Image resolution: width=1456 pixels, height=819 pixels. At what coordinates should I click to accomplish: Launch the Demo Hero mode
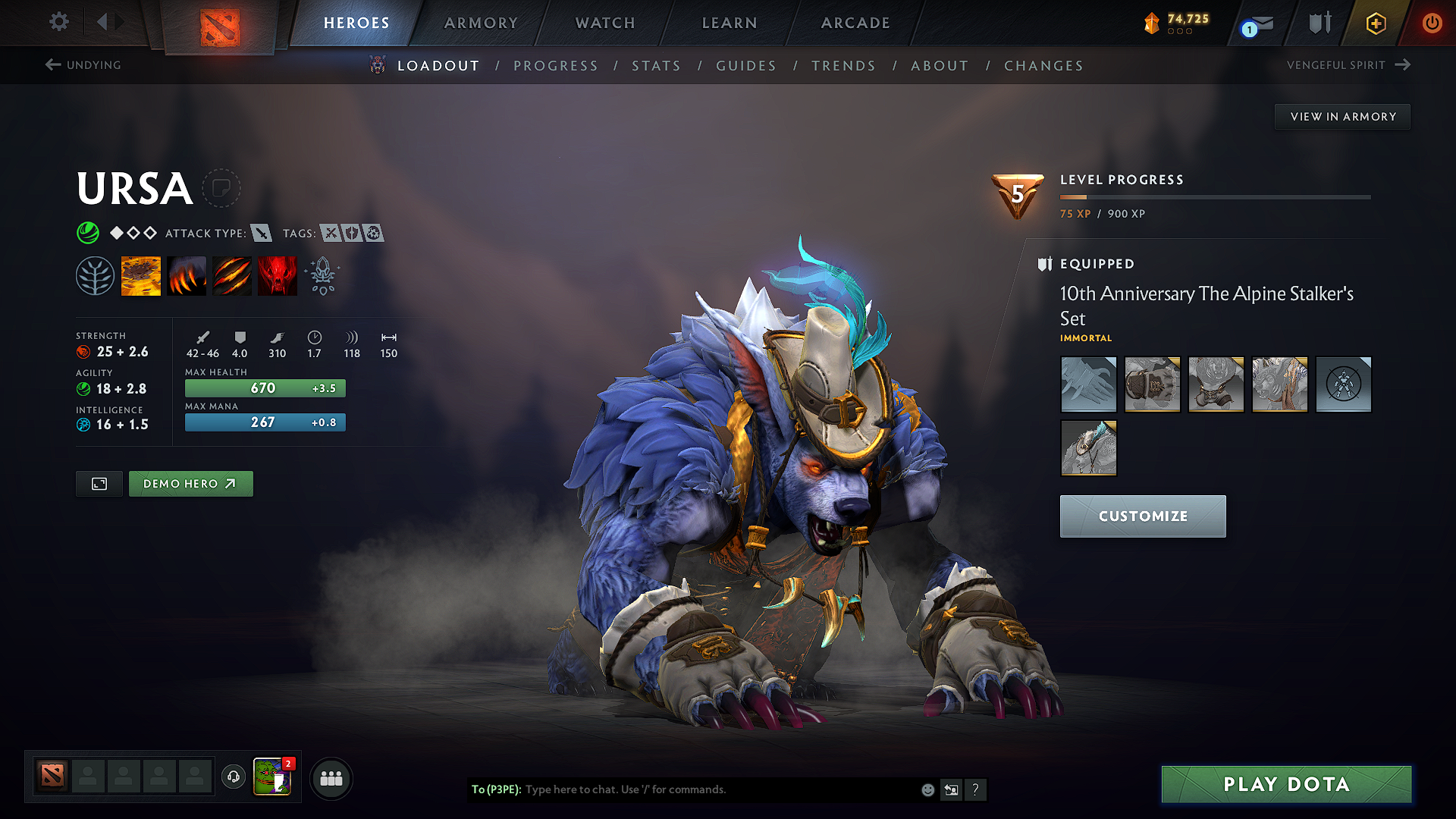pyautogui.click(x=190, y=484)
